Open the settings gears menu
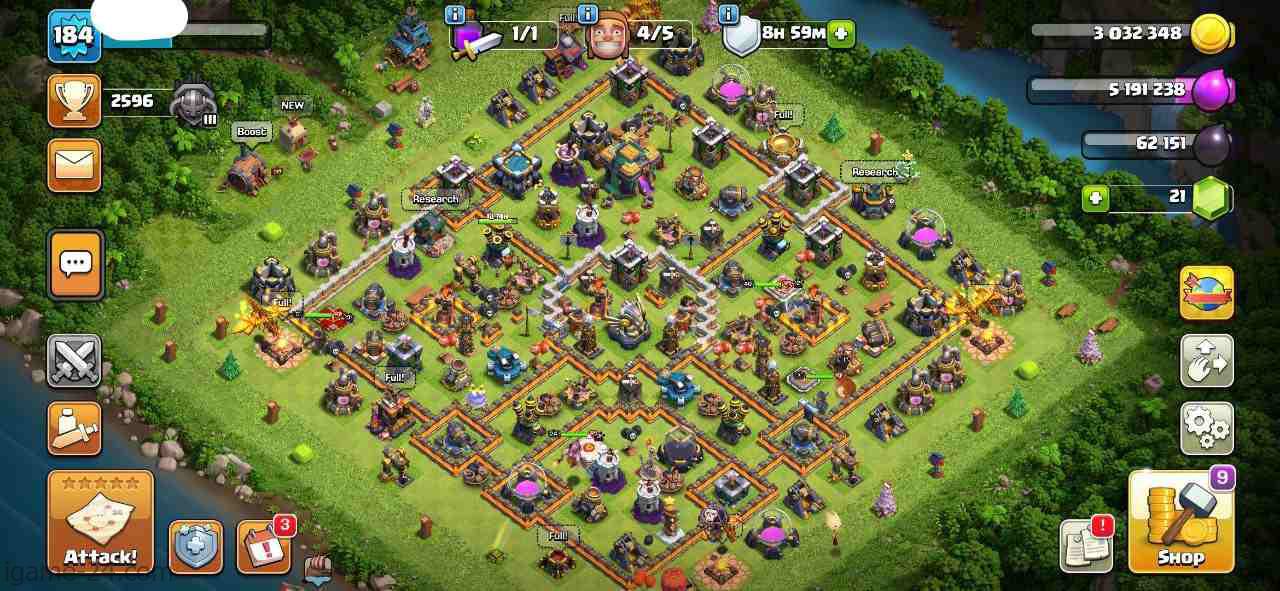This screenshot has width=1280, height=591. point(1207,428)
